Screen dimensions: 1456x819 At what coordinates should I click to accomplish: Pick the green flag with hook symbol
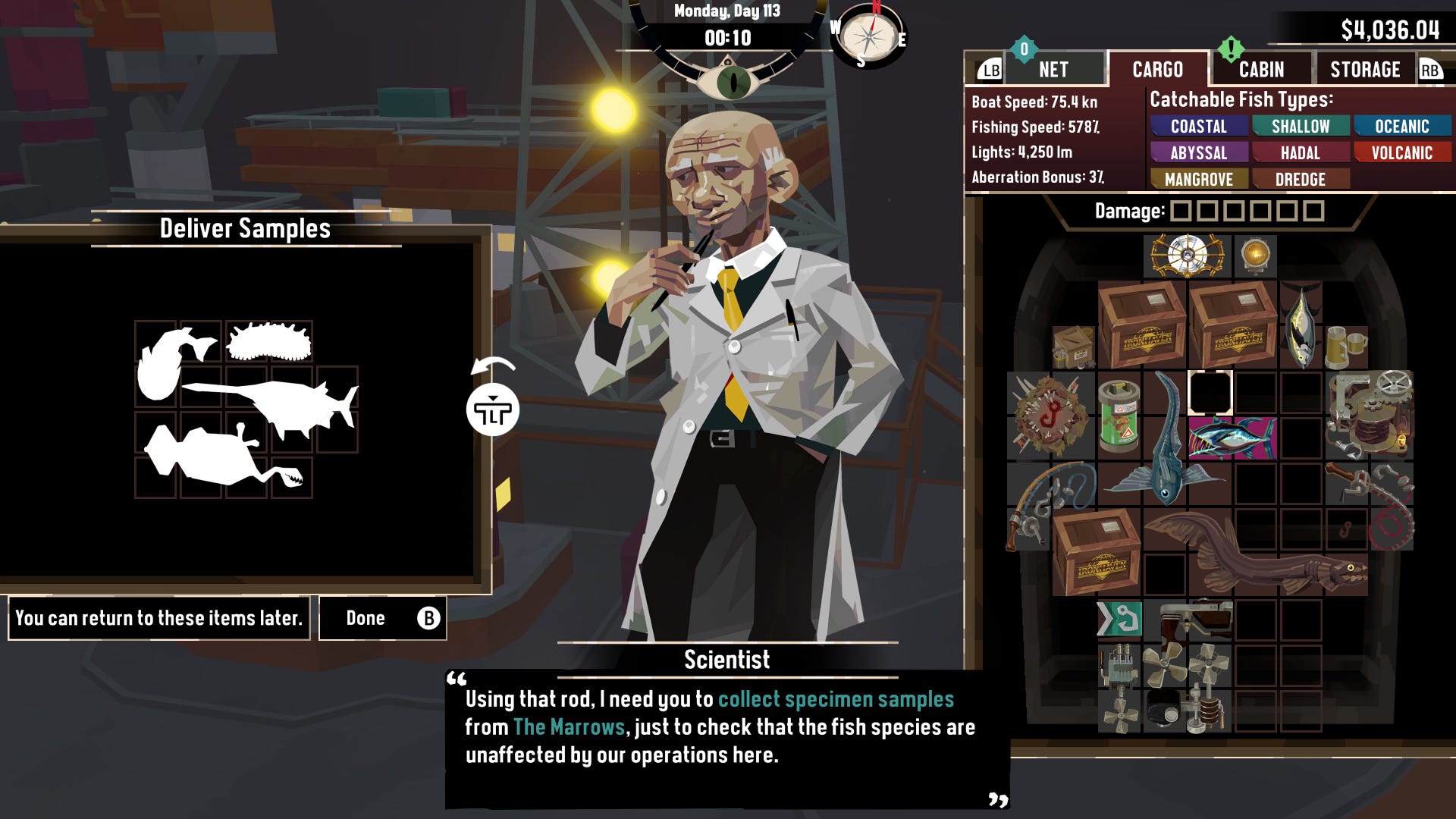(x=1119, y=620)
